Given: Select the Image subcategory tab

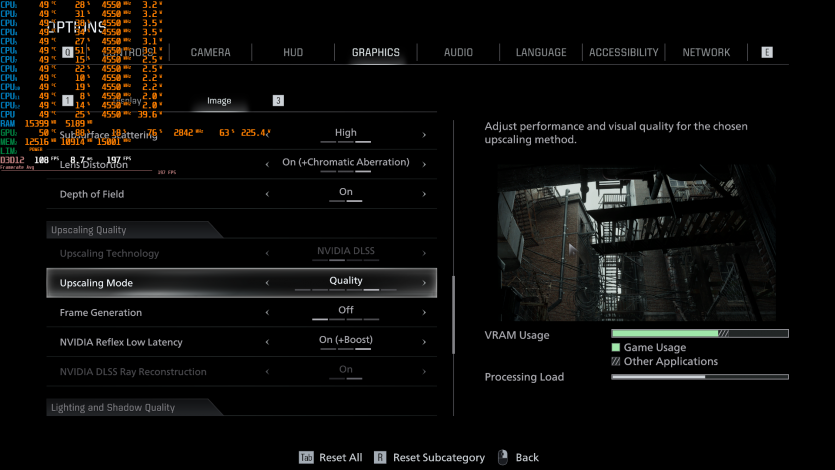Looking at the screenshot, I should [x=219, y=101].
